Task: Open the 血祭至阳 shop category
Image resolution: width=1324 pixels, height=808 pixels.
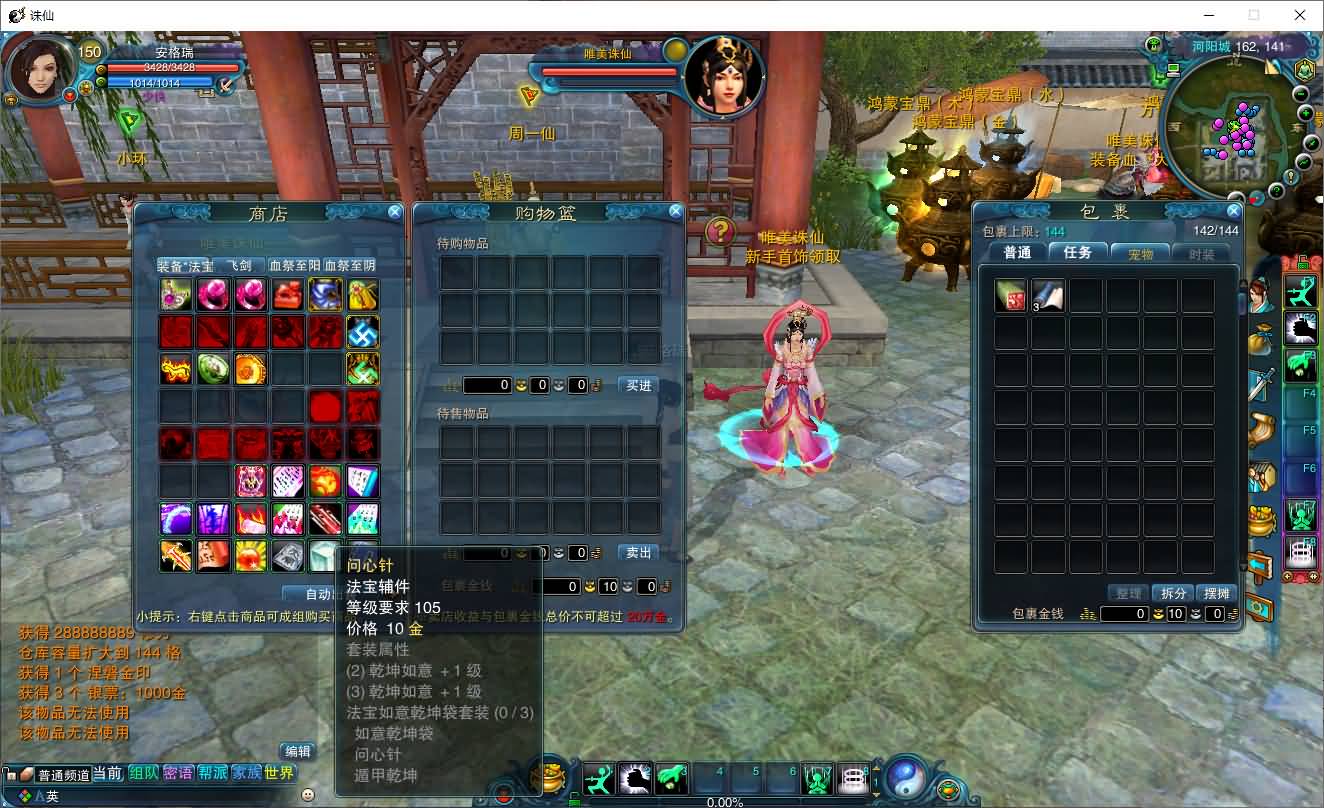Action: click(x=295, y=266)
